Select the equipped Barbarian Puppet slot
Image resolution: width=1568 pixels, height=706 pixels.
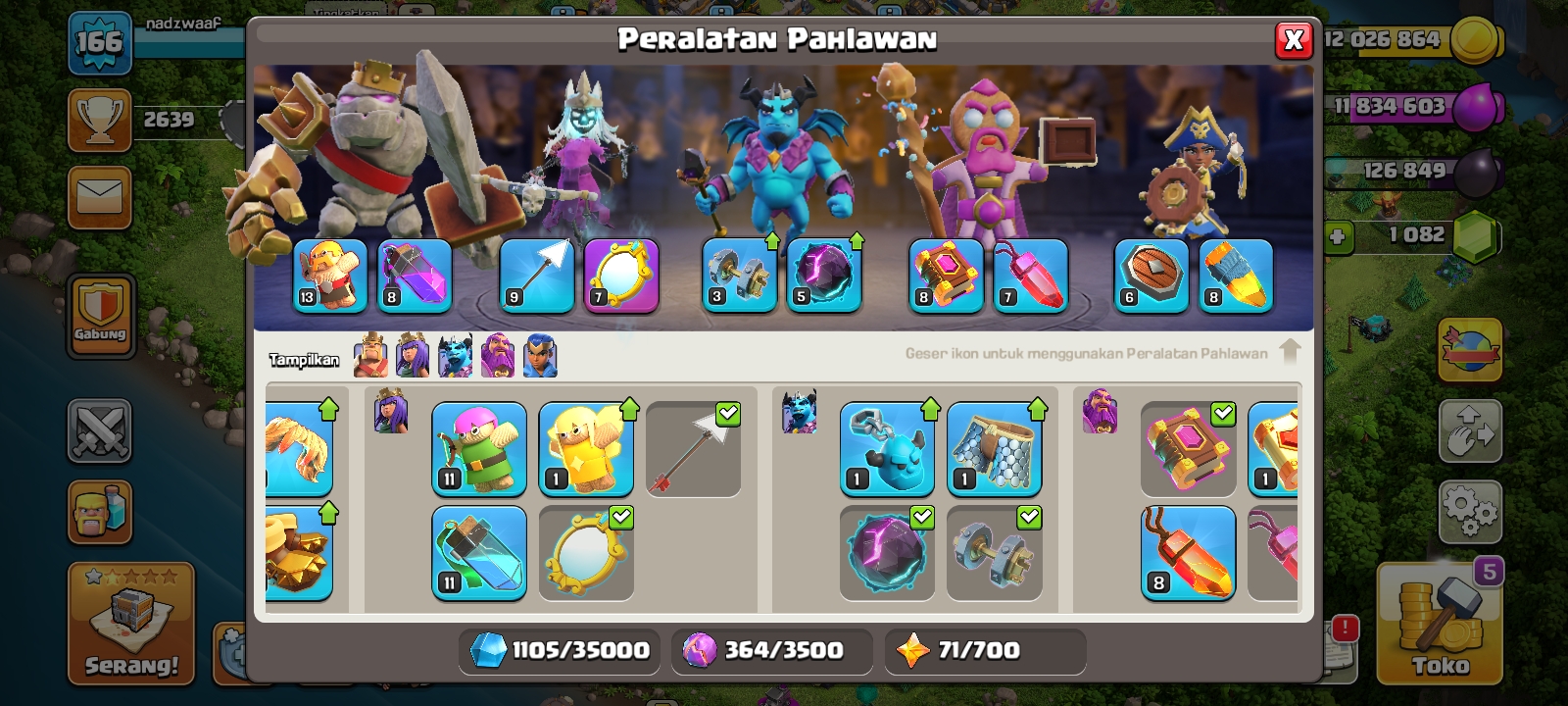(x=330, y=276)
